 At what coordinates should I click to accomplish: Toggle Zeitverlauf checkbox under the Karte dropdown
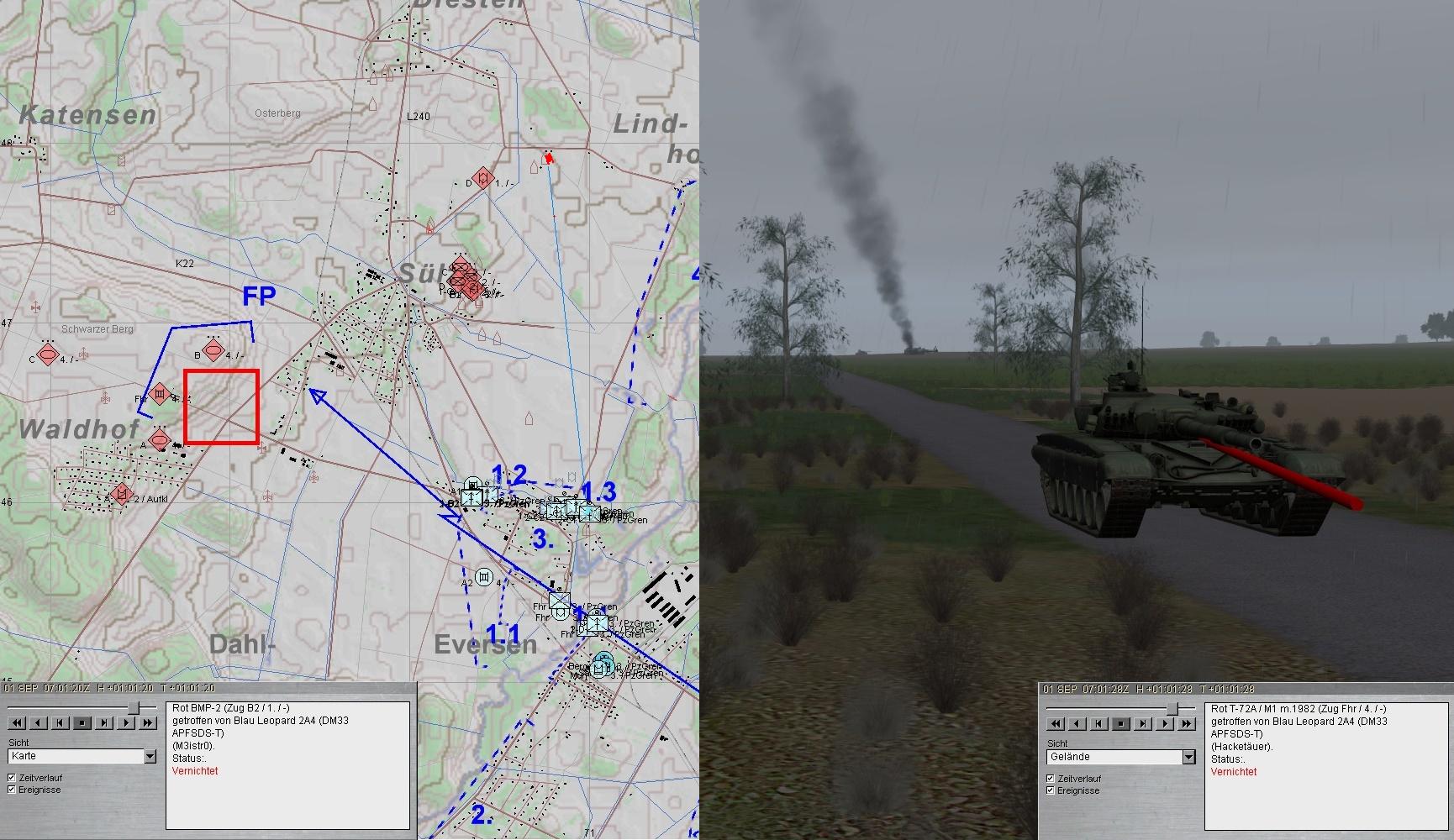tap(12, 778)
